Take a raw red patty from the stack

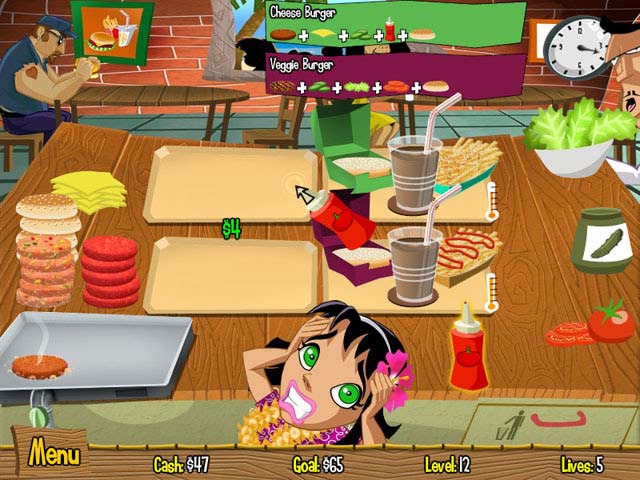pos(109,270)
